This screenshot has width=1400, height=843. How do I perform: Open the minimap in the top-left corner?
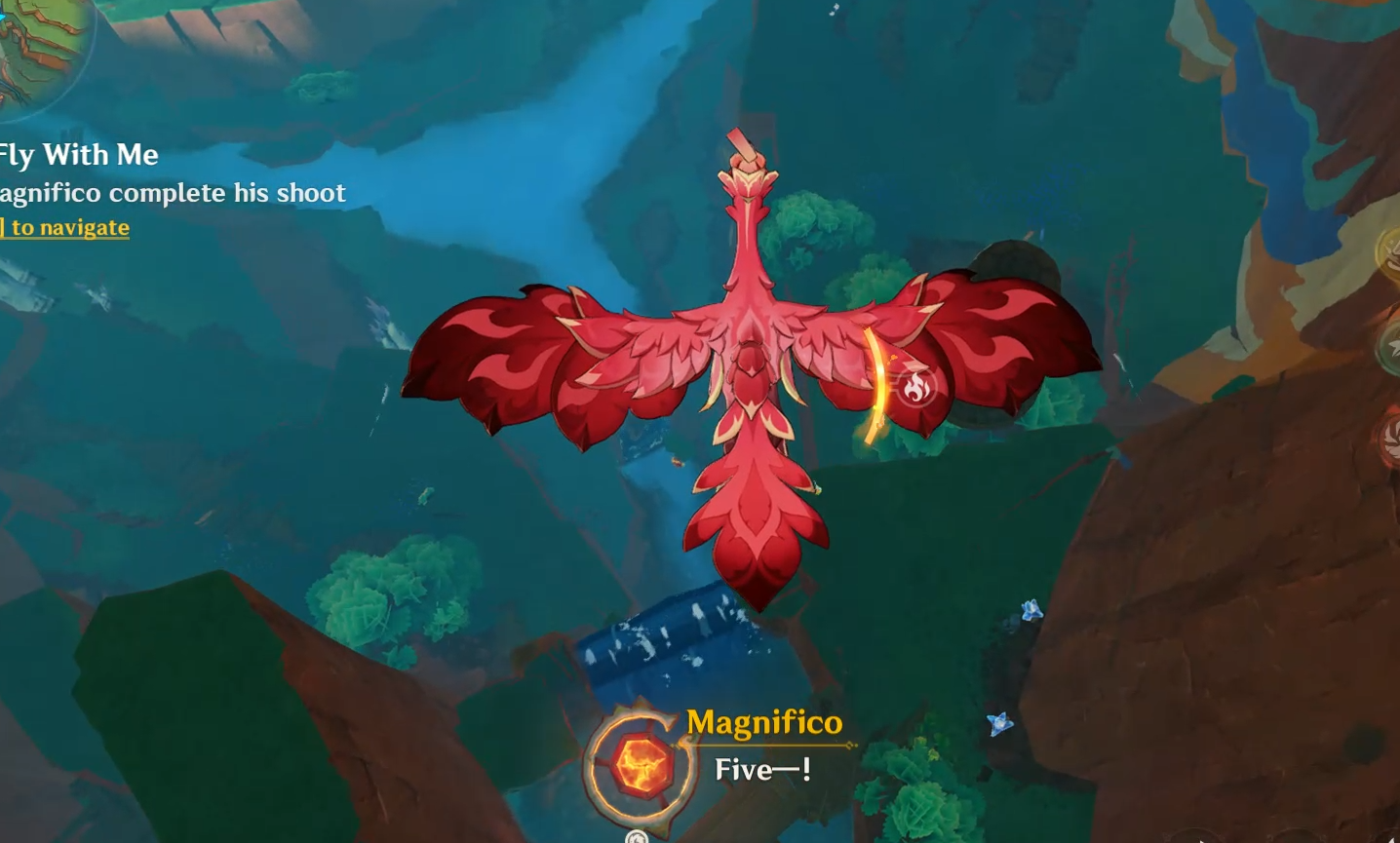(x=39, y=44)
